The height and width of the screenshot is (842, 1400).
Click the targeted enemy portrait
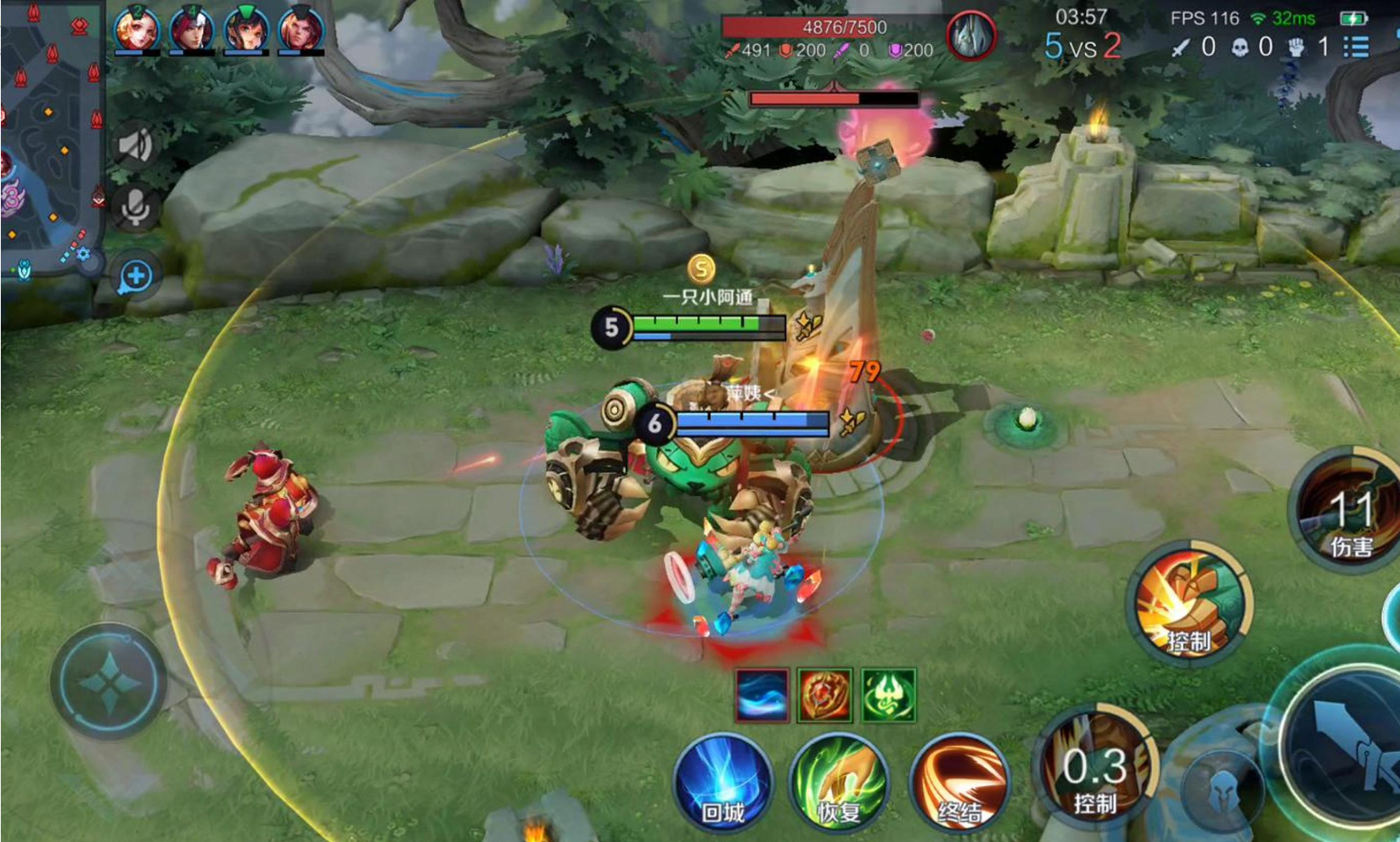(x=970, y=36)
